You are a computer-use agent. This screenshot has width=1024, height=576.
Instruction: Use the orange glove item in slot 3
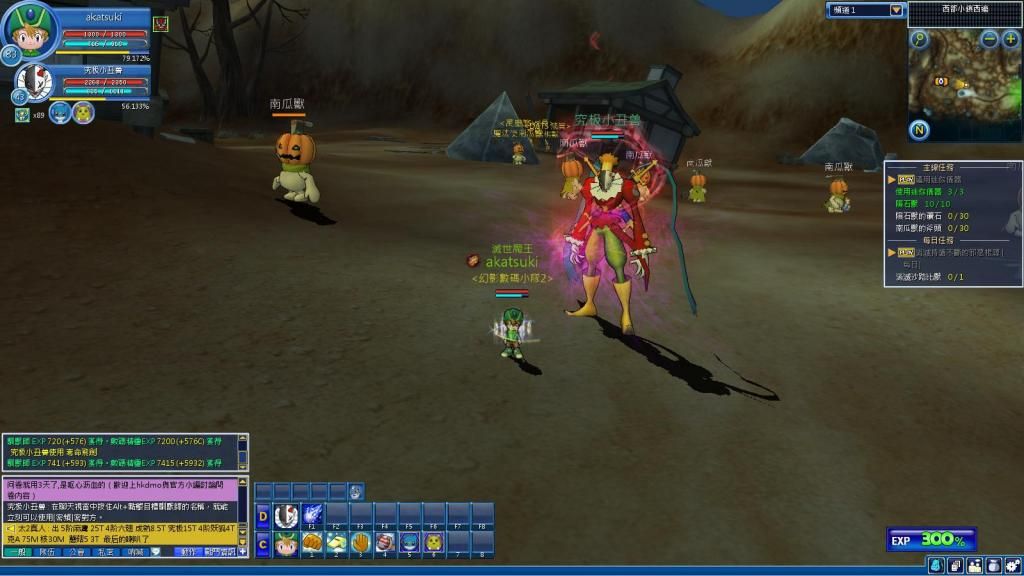[x=361, y=543]
